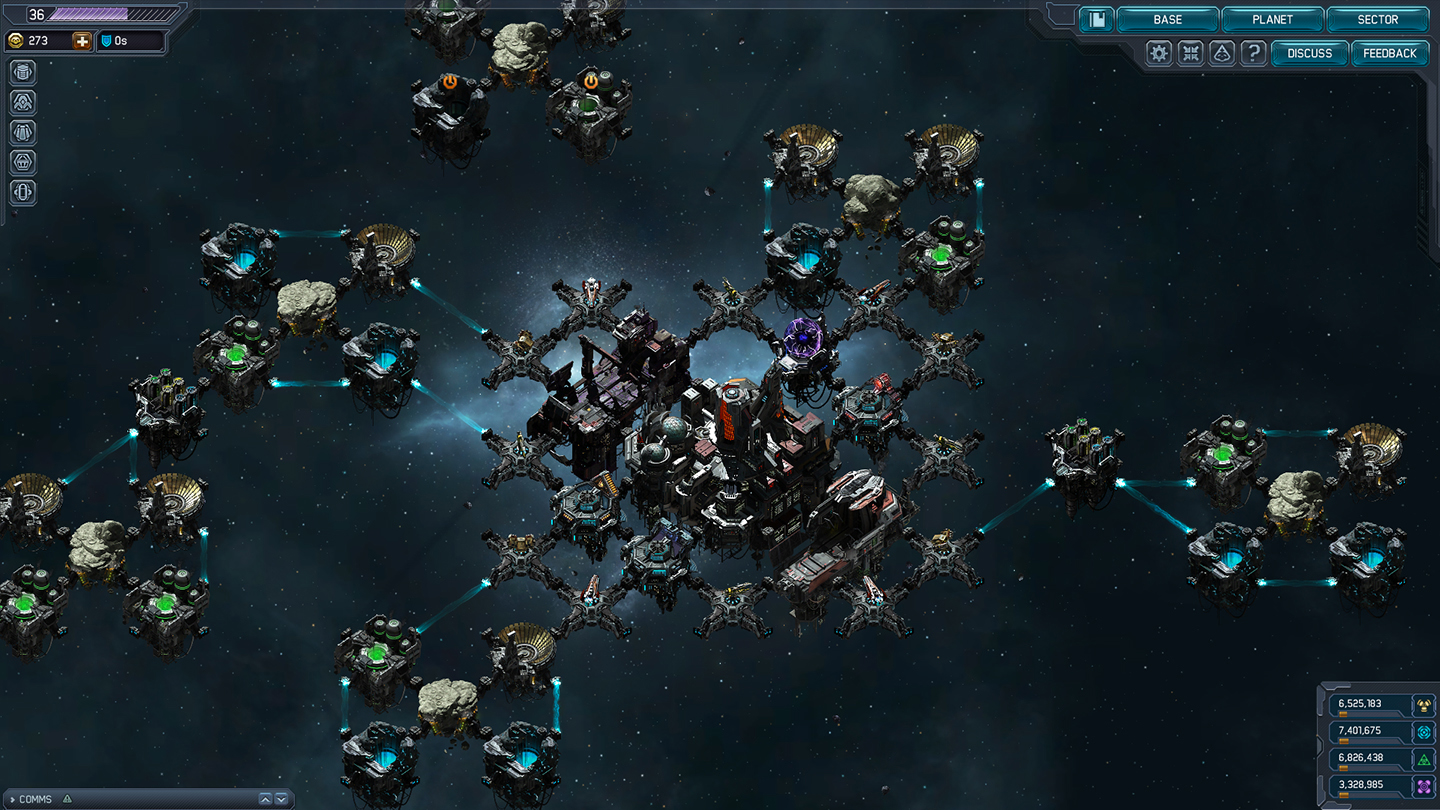Click the yellow radiation resource icon
Viewport: 1440px width, 810px height.
click(1424, 705)
